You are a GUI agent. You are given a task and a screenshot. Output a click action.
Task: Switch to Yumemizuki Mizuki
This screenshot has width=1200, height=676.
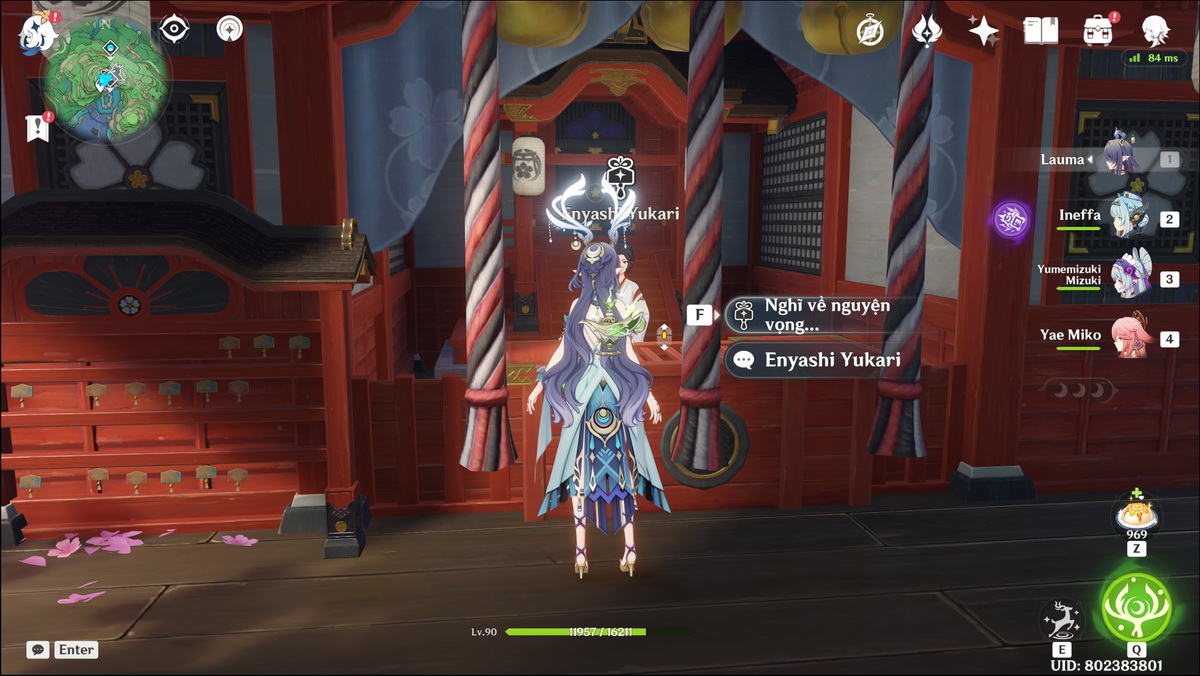tap(1127, 275)
